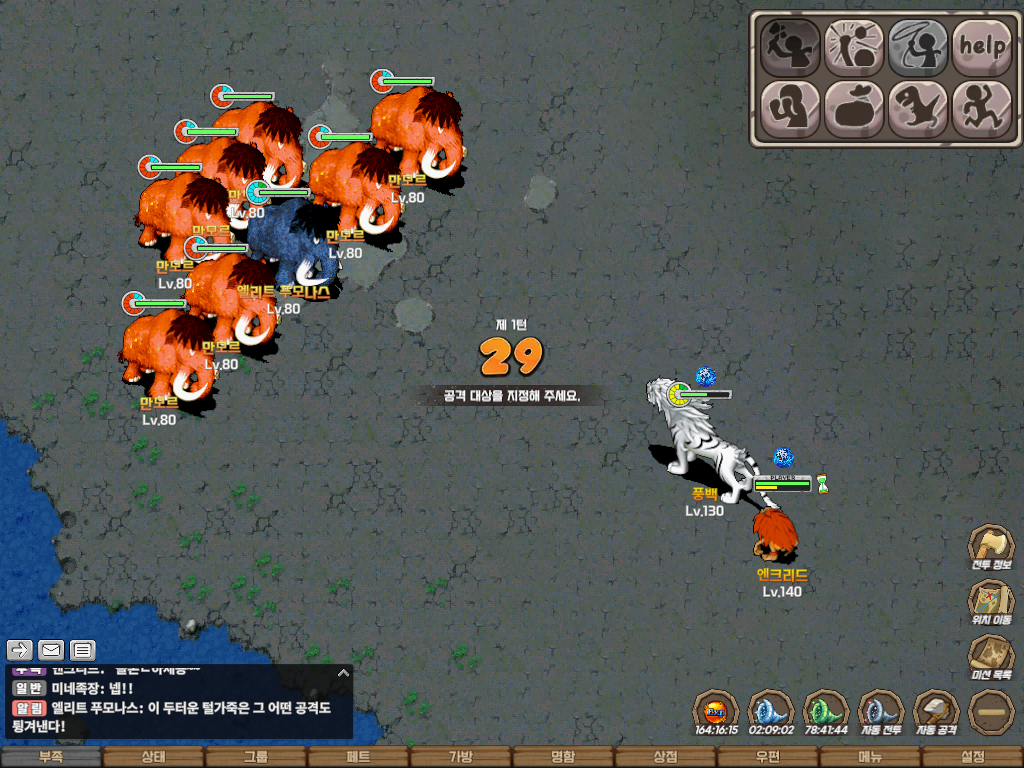Choose the running escape command
The image size is (1024, 768).
981,108
